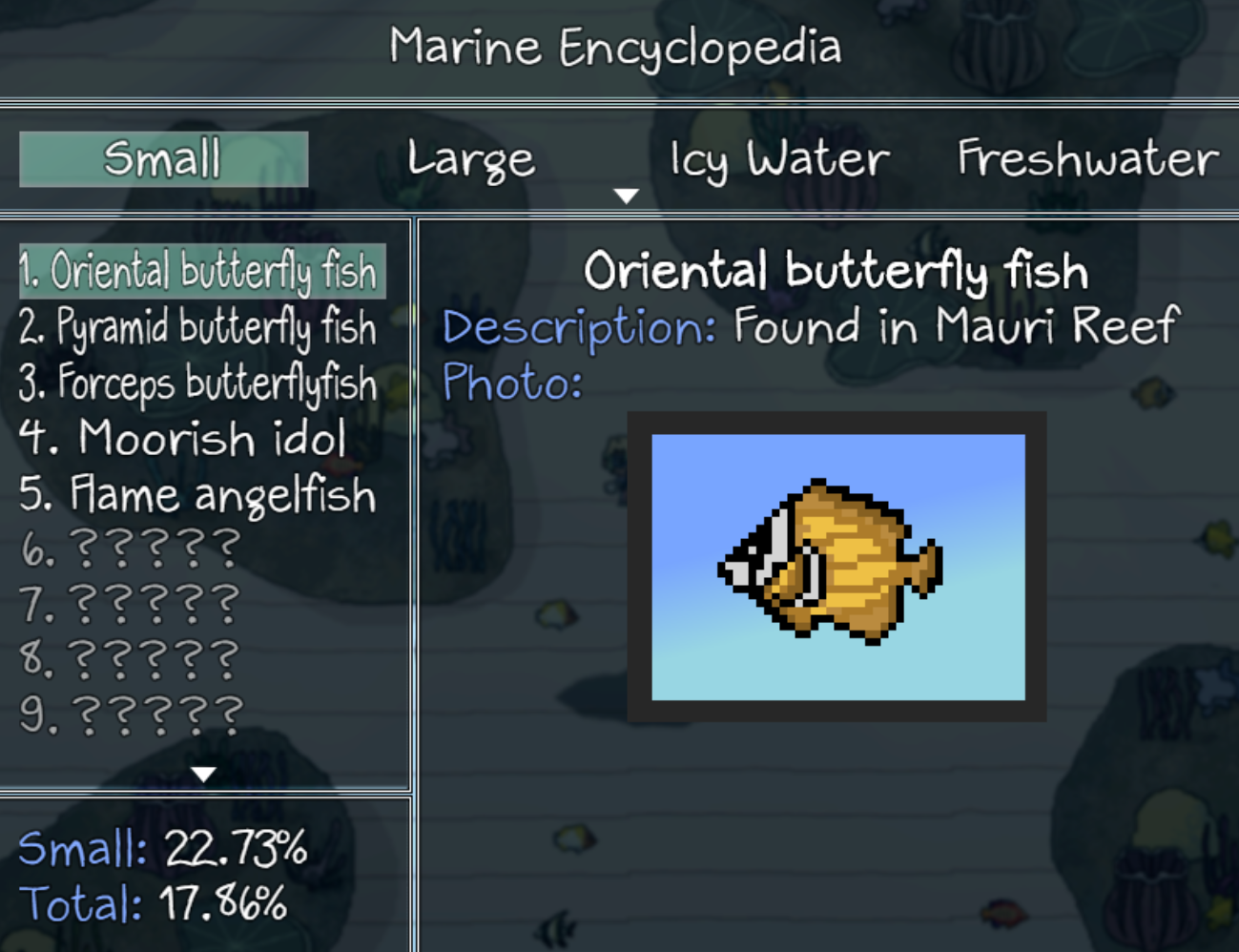Click the Oriental butterfly fish photo
This screenshot has height=952, width=1239.
point(836,565)
